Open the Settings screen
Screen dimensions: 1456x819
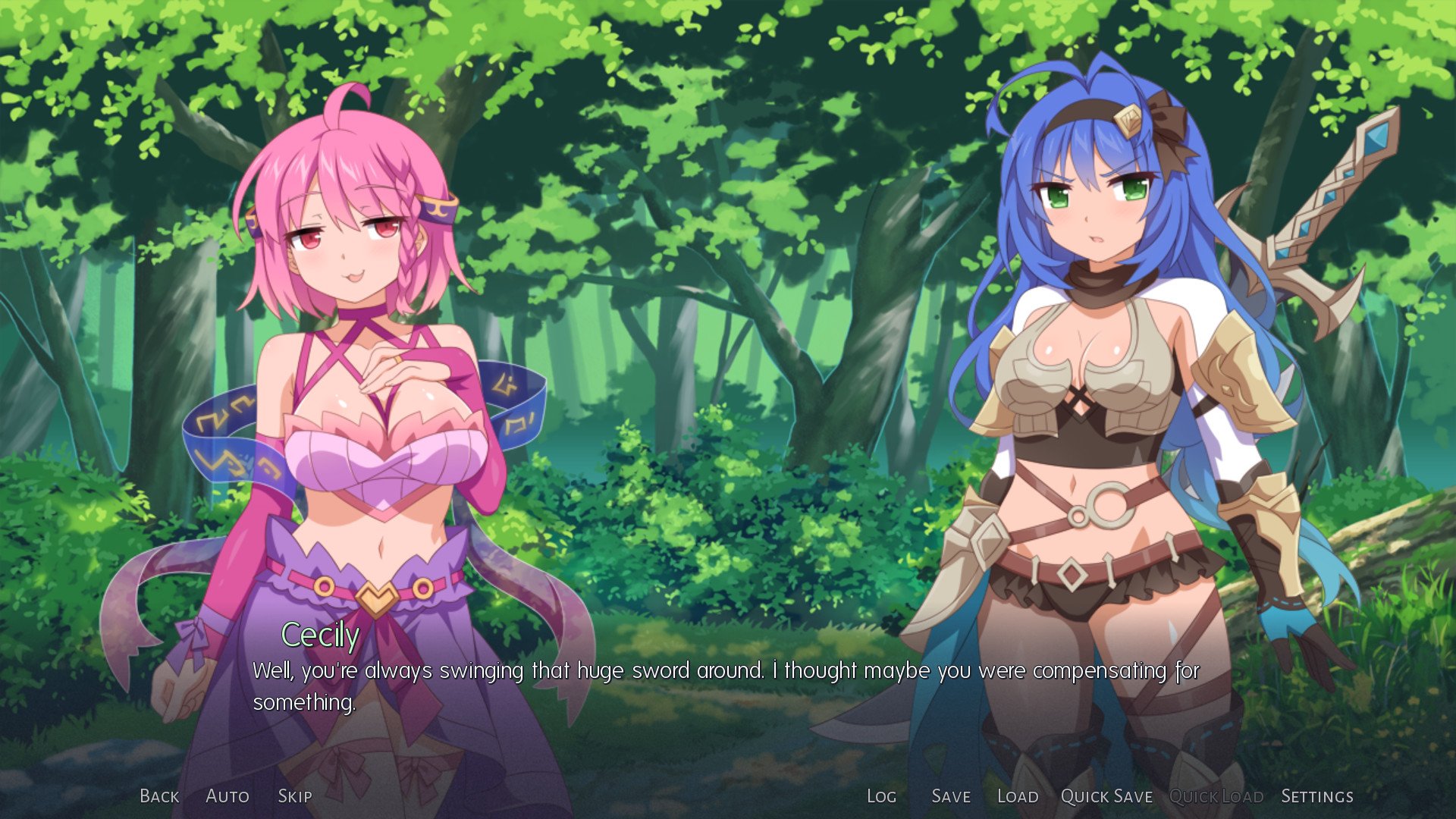pos(1317,796)
